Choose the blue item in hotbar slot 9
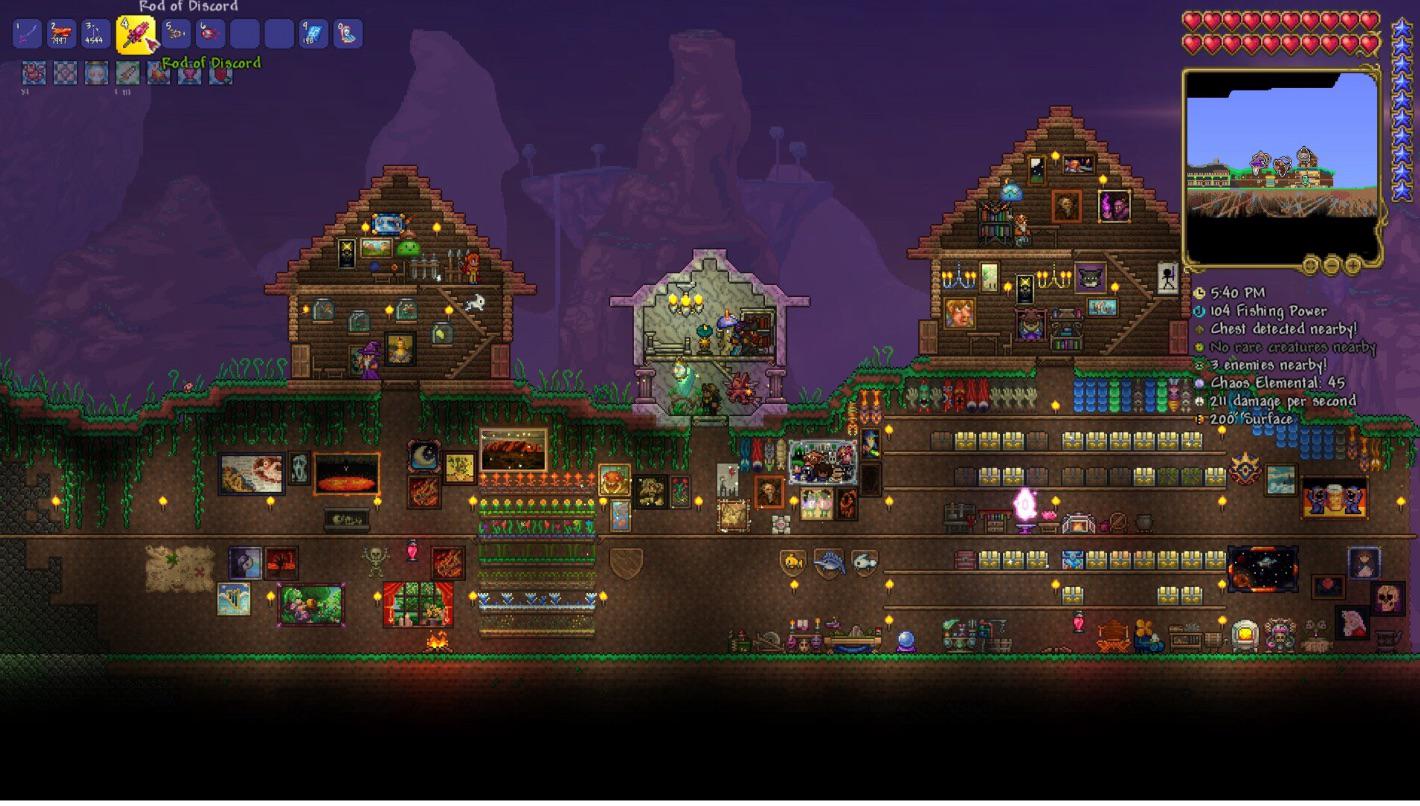The image size is (1420, 806). [314, 34]
